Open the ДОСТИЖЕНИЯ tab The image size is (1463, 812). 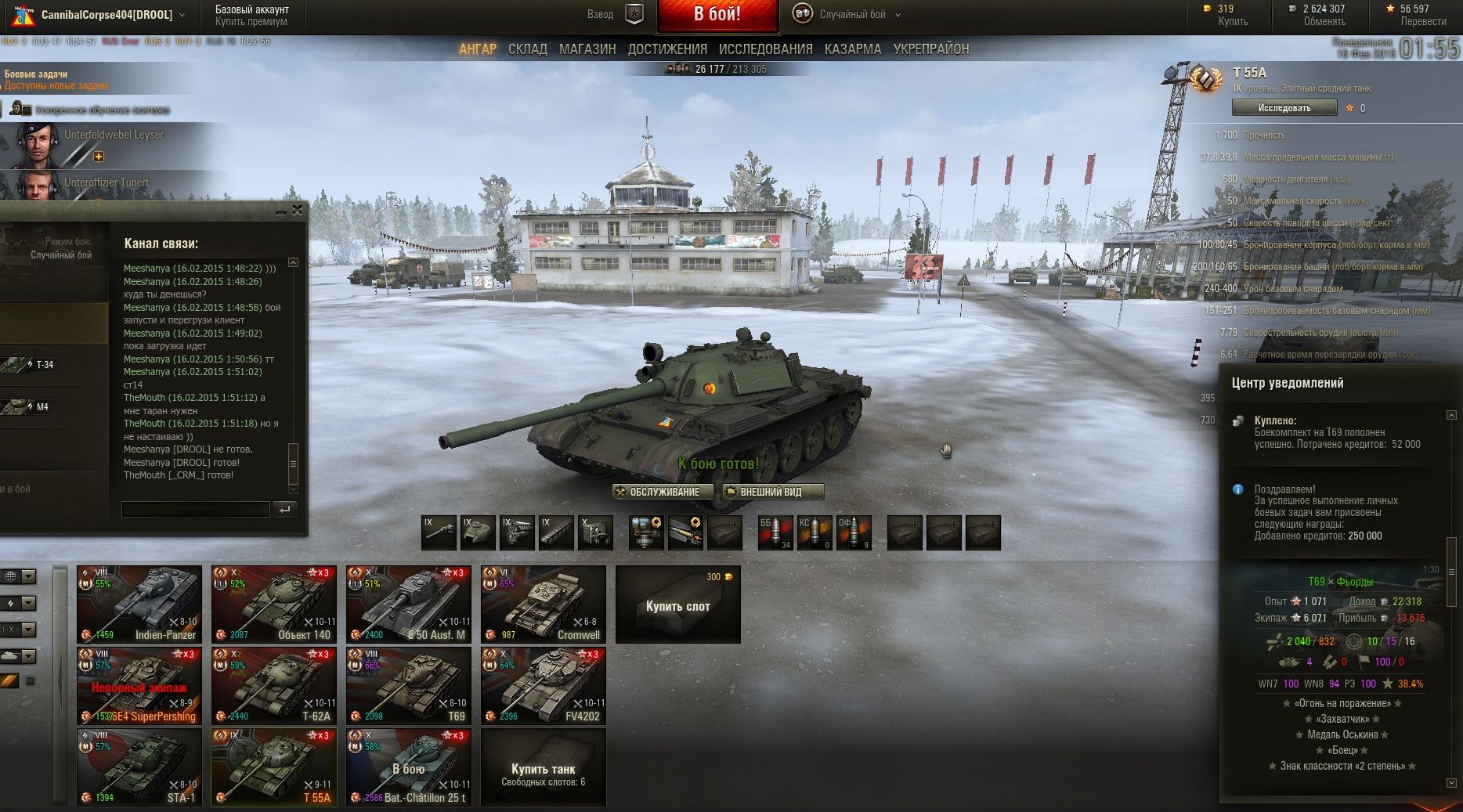[x=666, y=49]
